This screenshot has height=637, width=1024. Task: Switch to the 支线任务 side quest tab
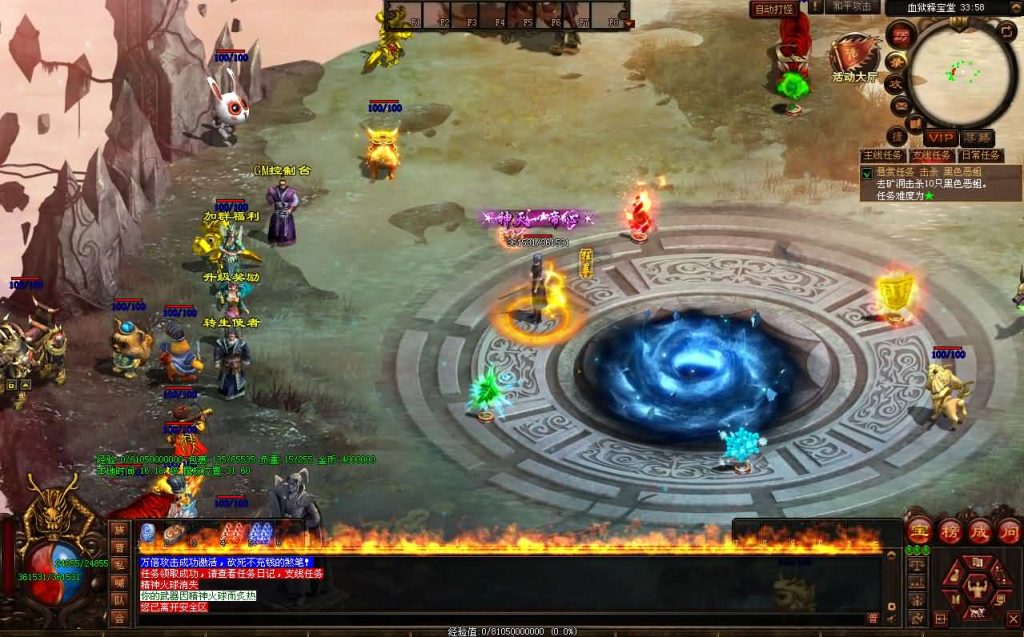point(932,156)
